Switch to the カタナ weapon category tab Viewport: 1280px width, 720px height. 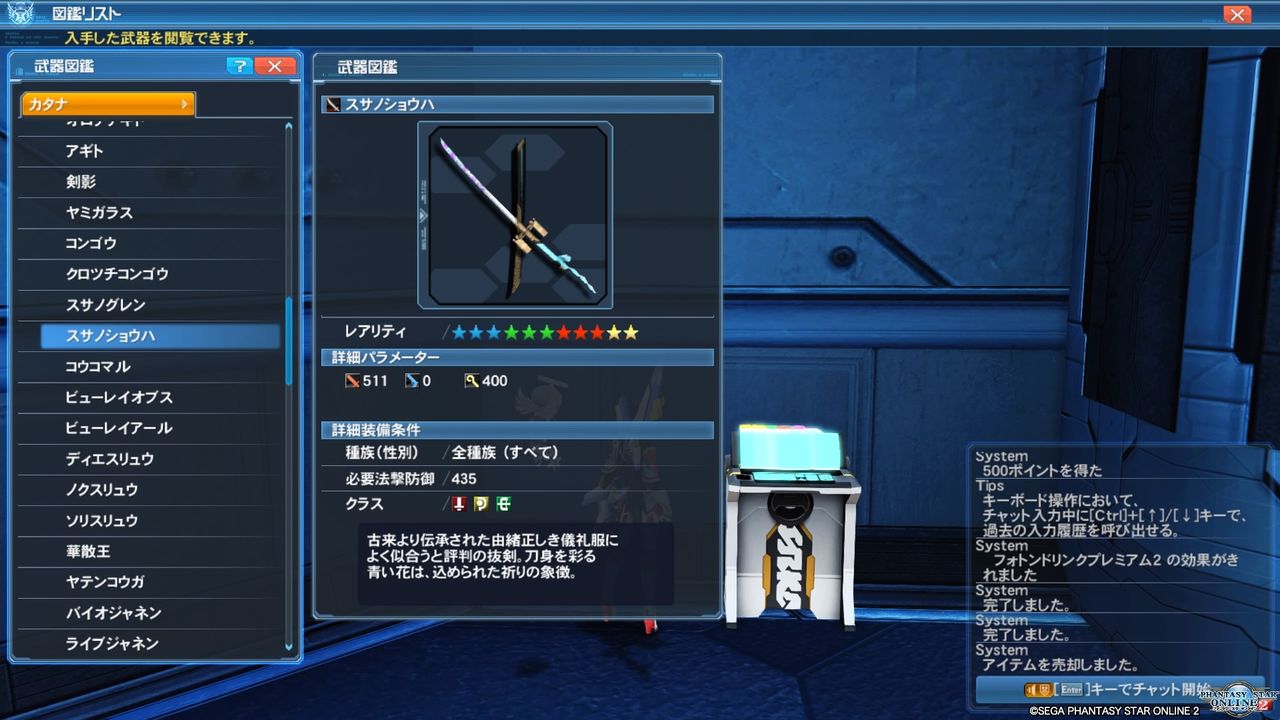(x=100, y=101)
